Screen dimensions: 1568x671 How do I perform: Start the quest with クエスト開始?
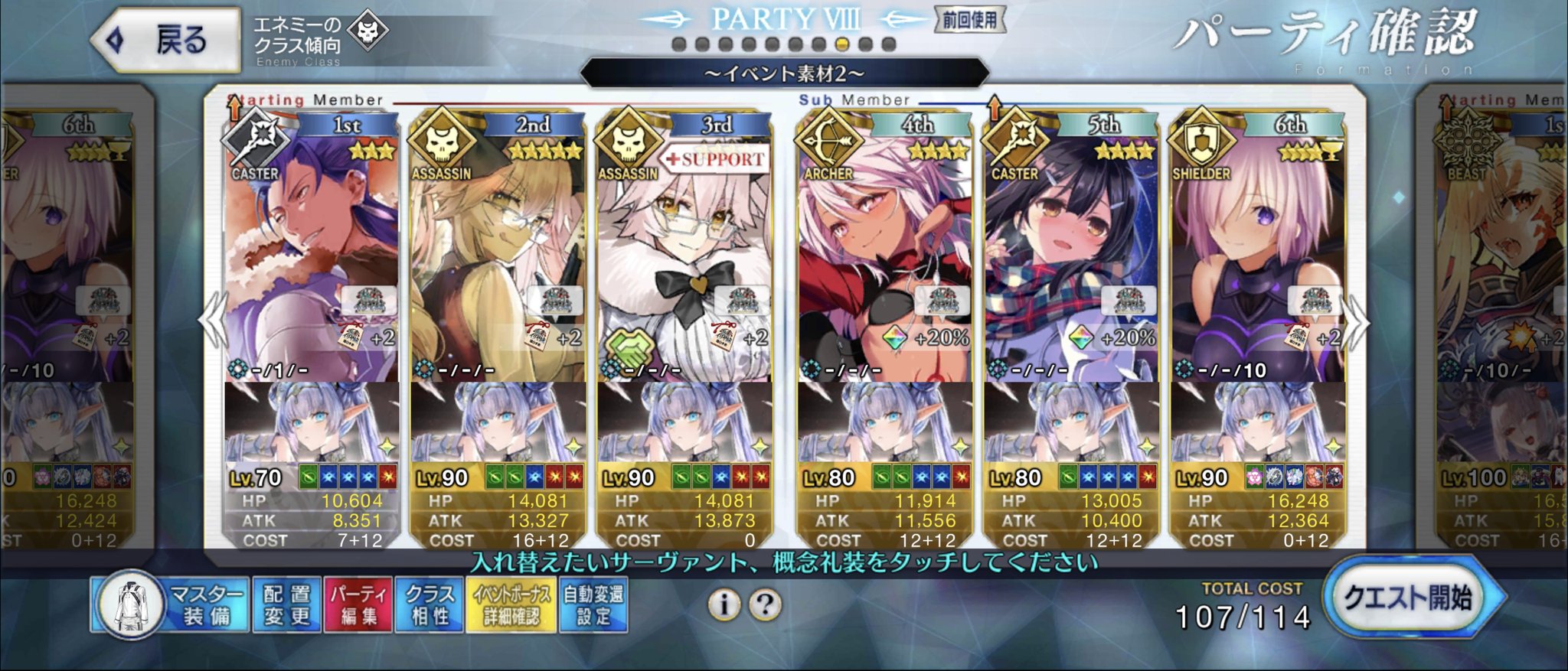click(1410, 598)
